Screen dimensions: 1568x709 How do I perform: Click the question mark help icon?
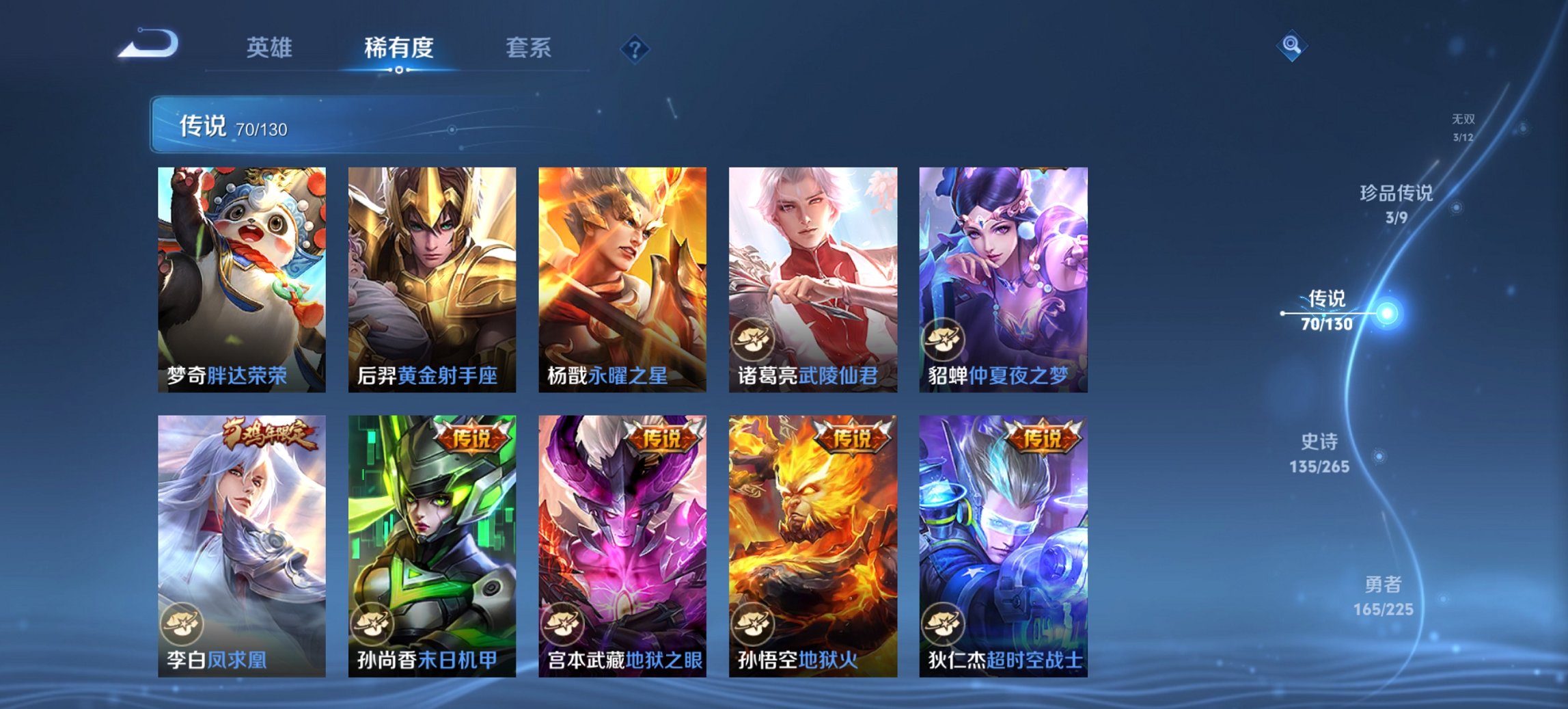tap(635, 50)
